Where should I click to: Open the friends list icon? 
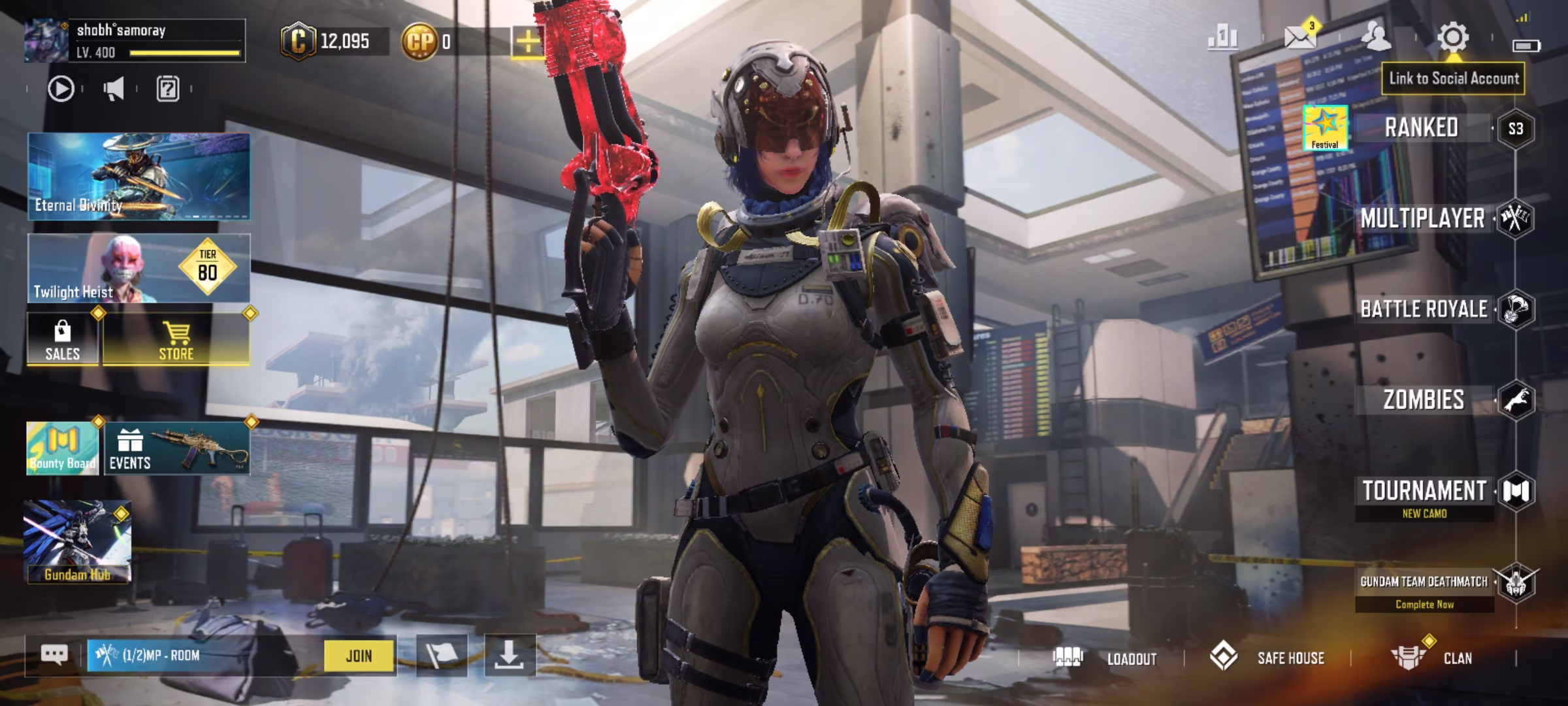click(1376, 37)
